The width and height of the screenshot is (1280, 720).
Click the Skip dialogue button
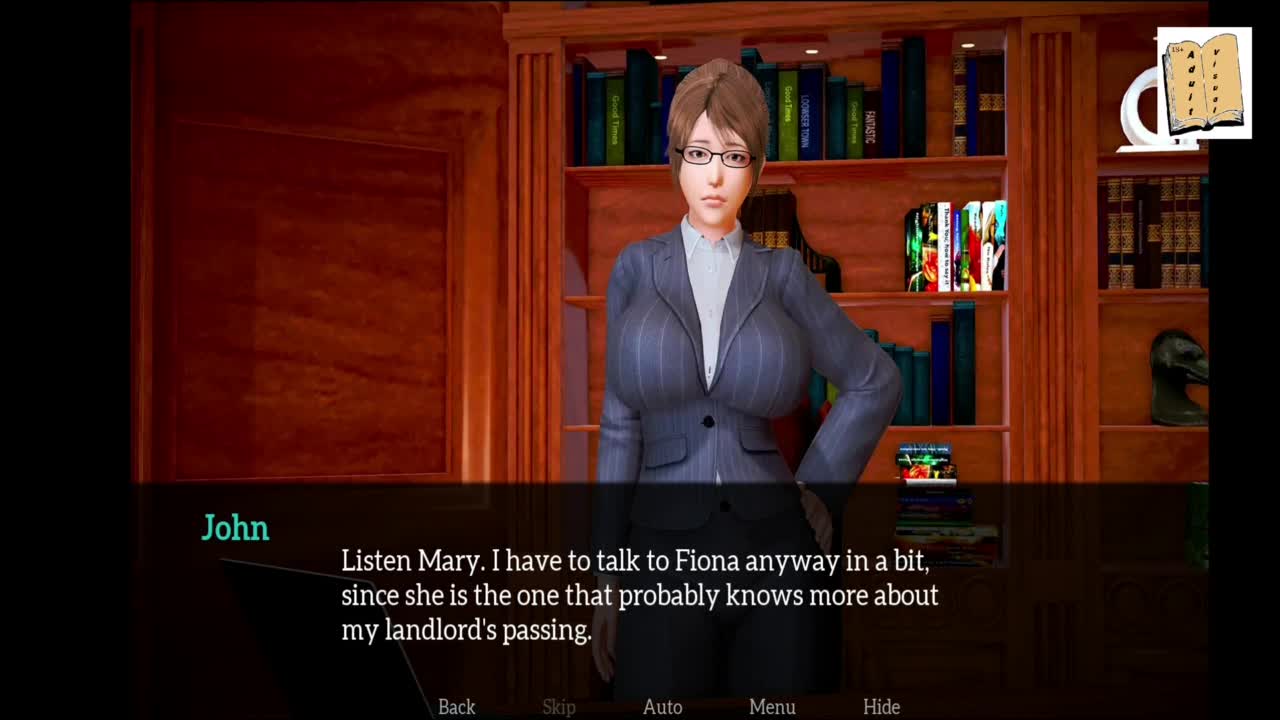click(559, 707)
